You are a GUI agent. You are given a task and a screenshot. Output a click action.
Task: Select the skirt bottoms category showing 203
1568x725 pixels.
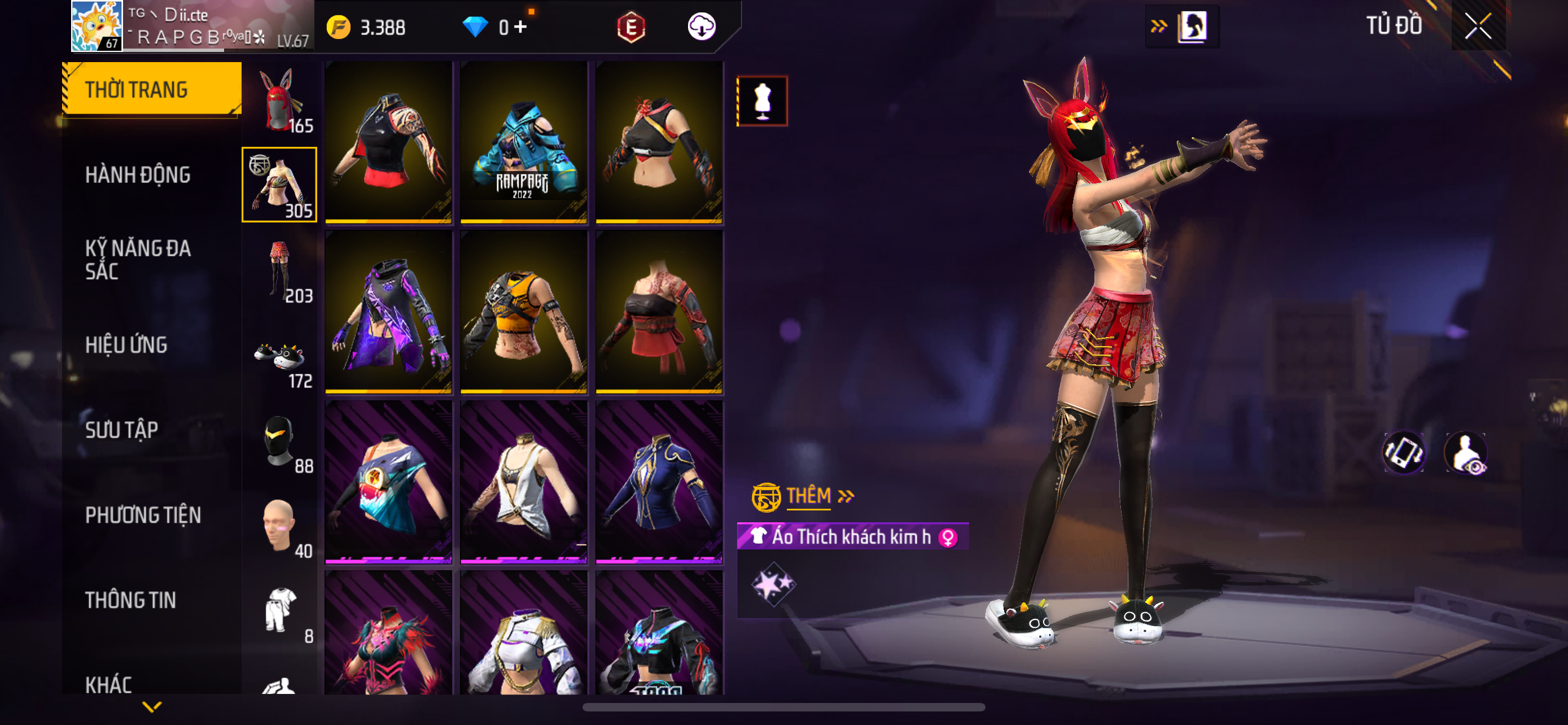[279, 270]
